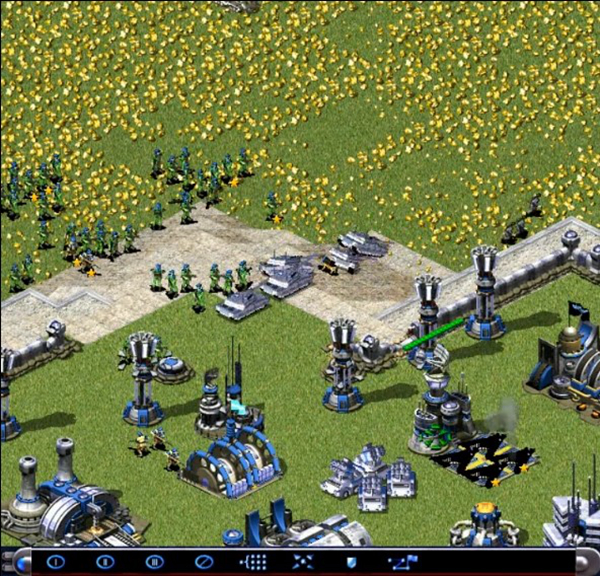Screen dimensions: 600x576
Task: Select team two with the II button
Action: coord(105,561)
